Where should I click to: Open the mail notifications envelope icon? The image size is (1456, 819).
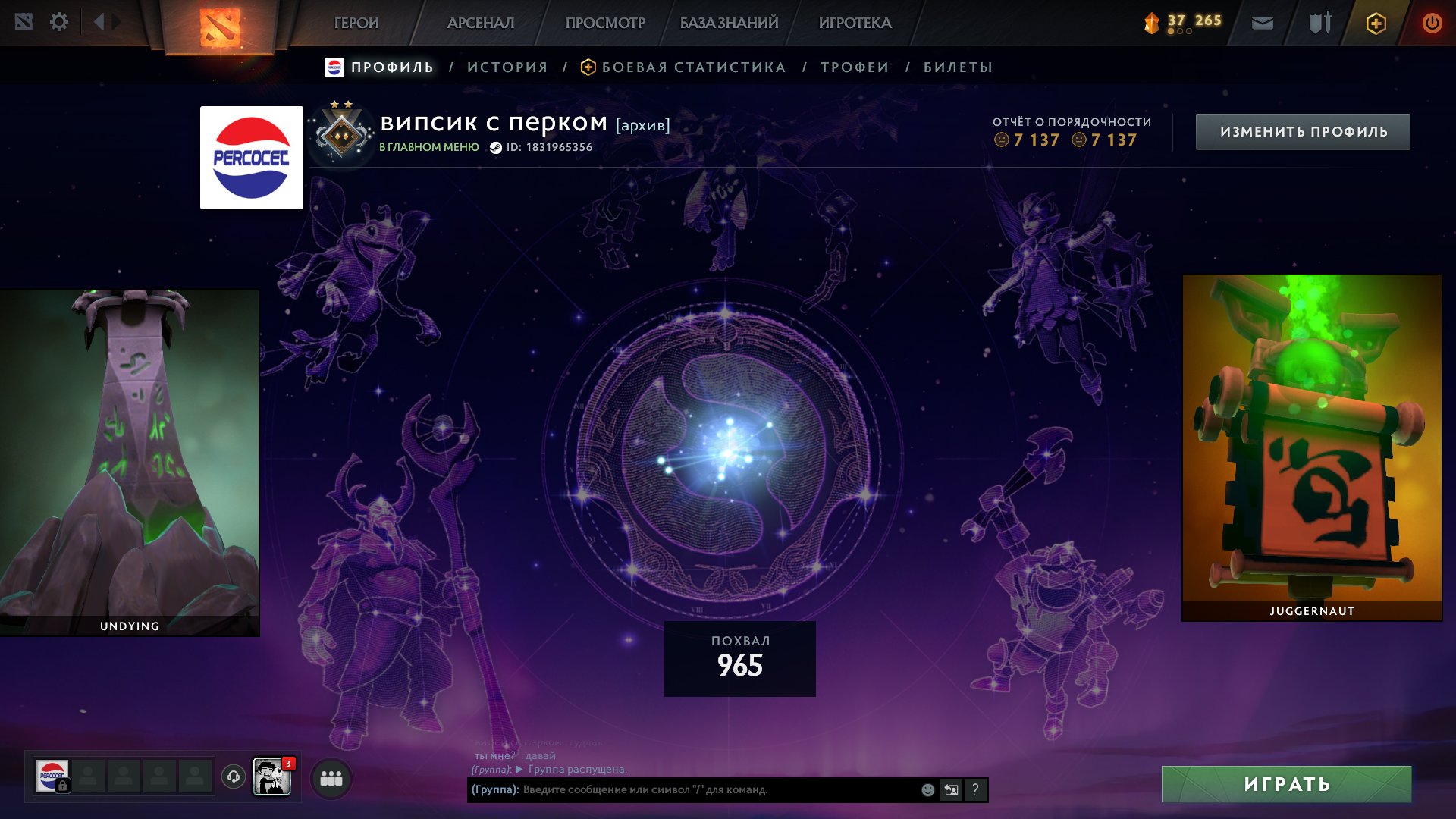(x=1260, y=22)
